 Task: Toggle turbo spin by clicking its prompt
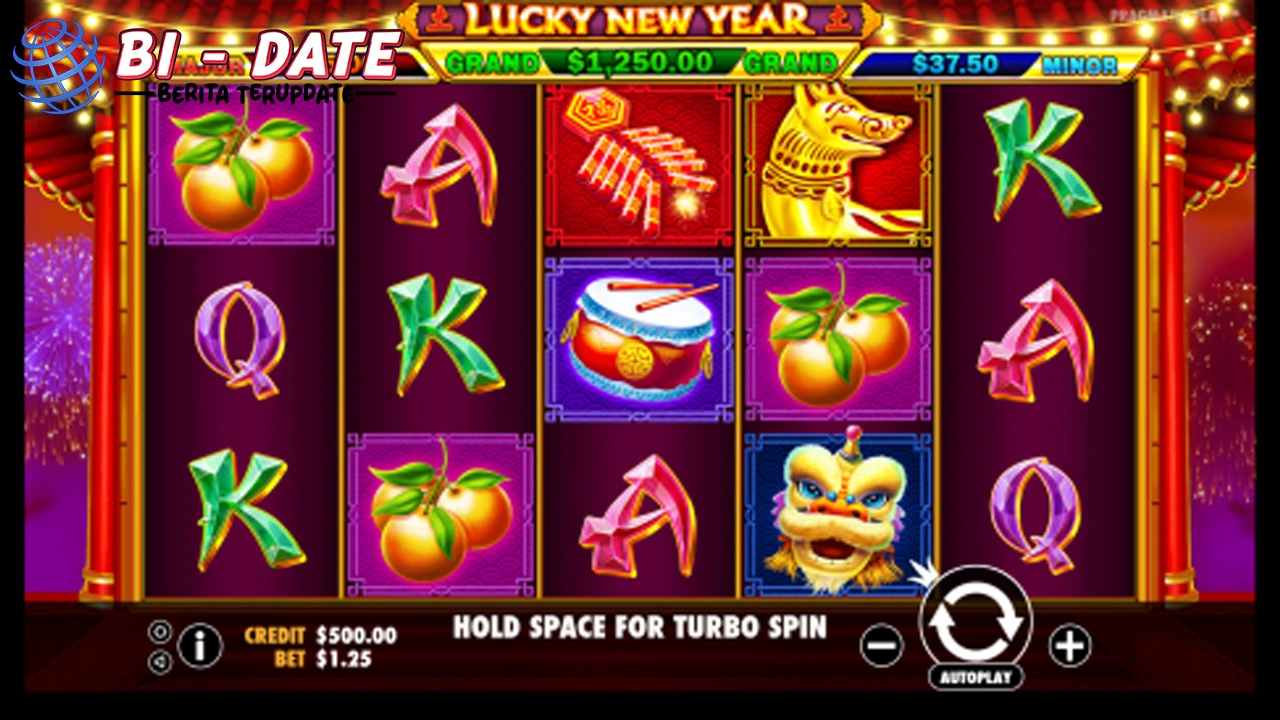tap(640, 628)
